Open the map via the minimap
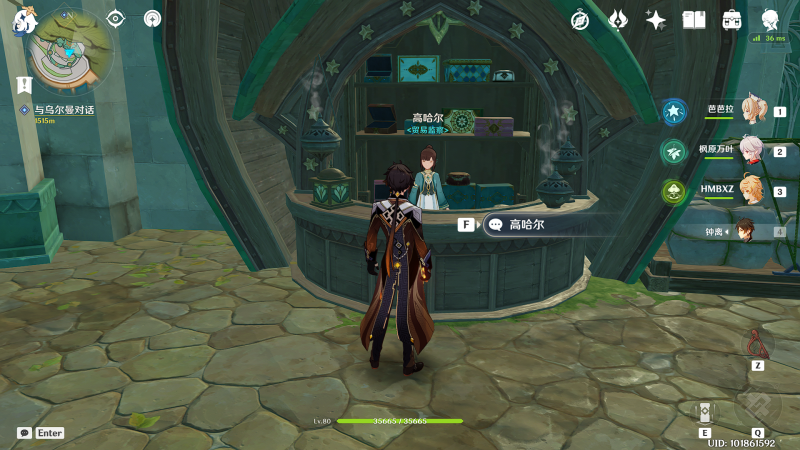Image resolution: width=800 pixels, height=450 pixels. tap(68, 52)
